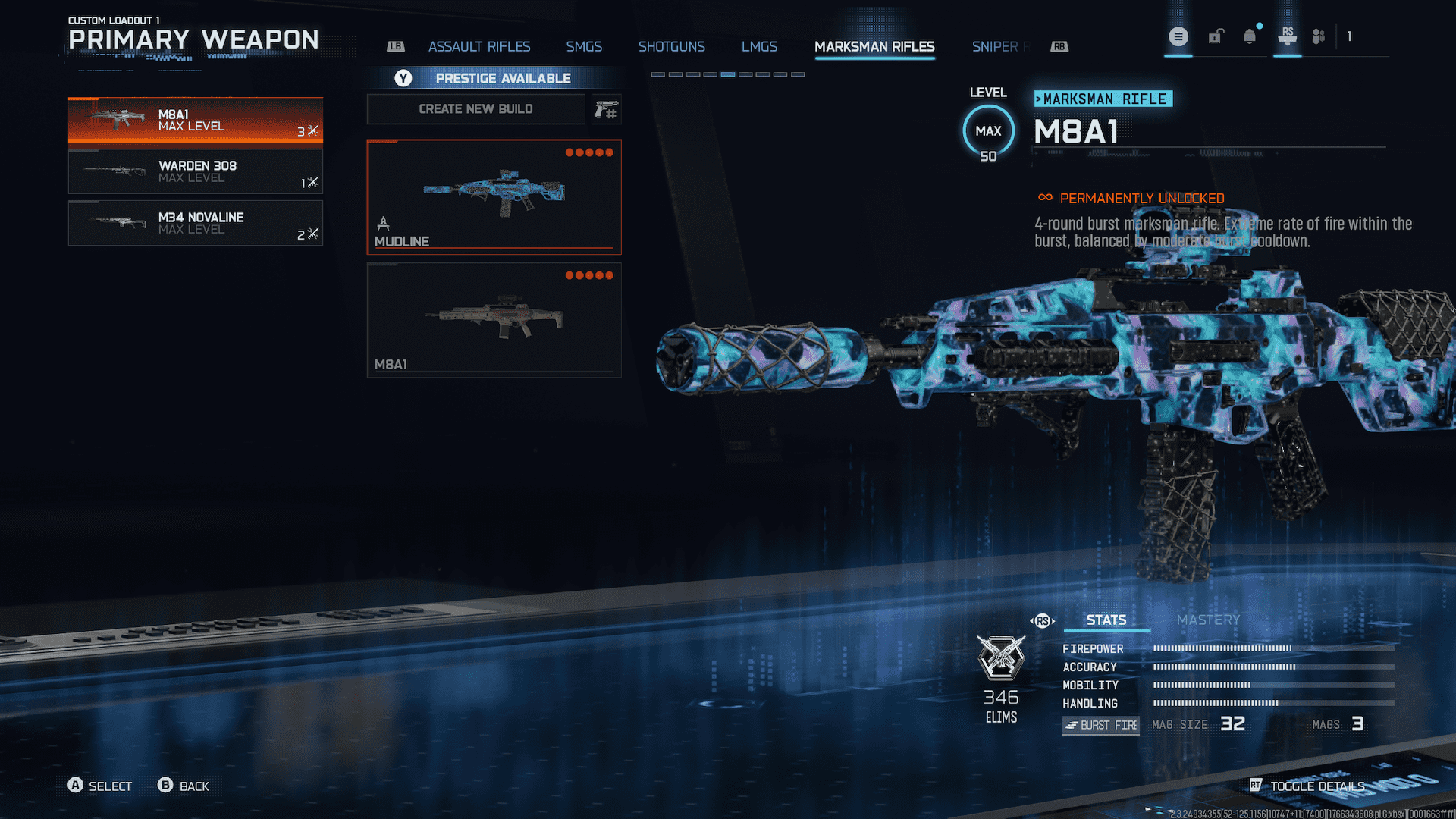Switch to the Assault Rifles category

point(479,47)
